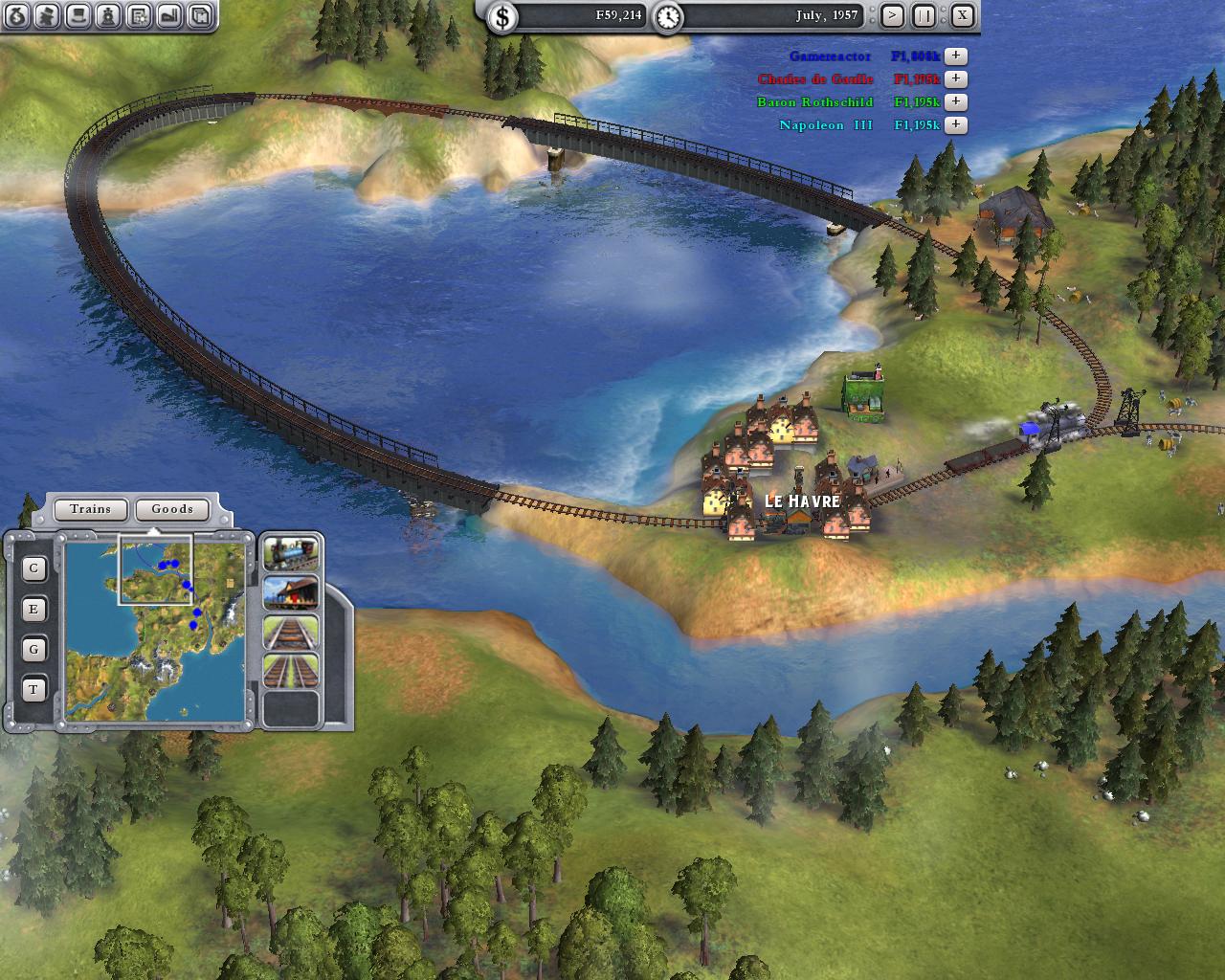
Task: Pause the game
Action: coord(924,15)
